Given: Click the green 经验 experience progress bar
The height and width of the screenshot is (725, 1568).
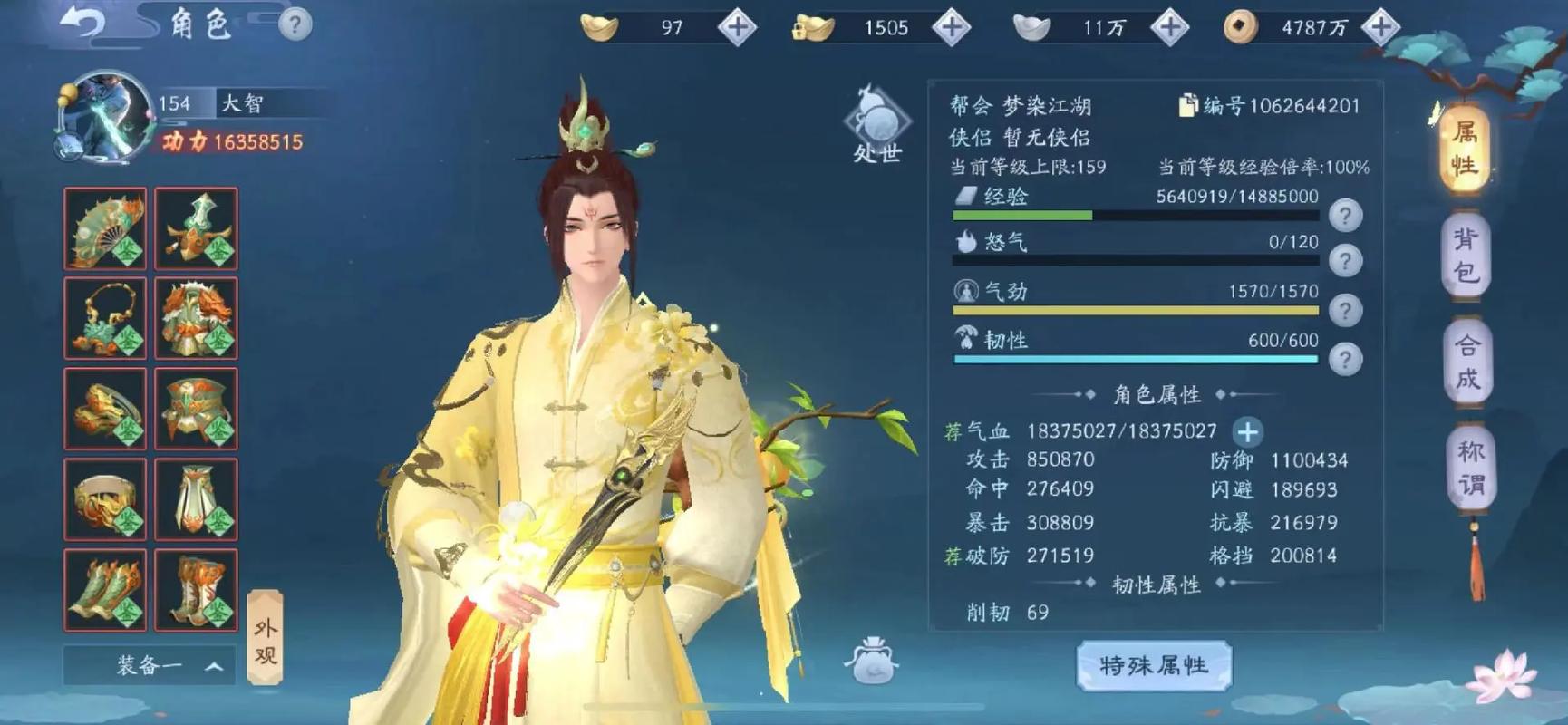Looking at the screenshot, I should click(x=1024, y=216).
